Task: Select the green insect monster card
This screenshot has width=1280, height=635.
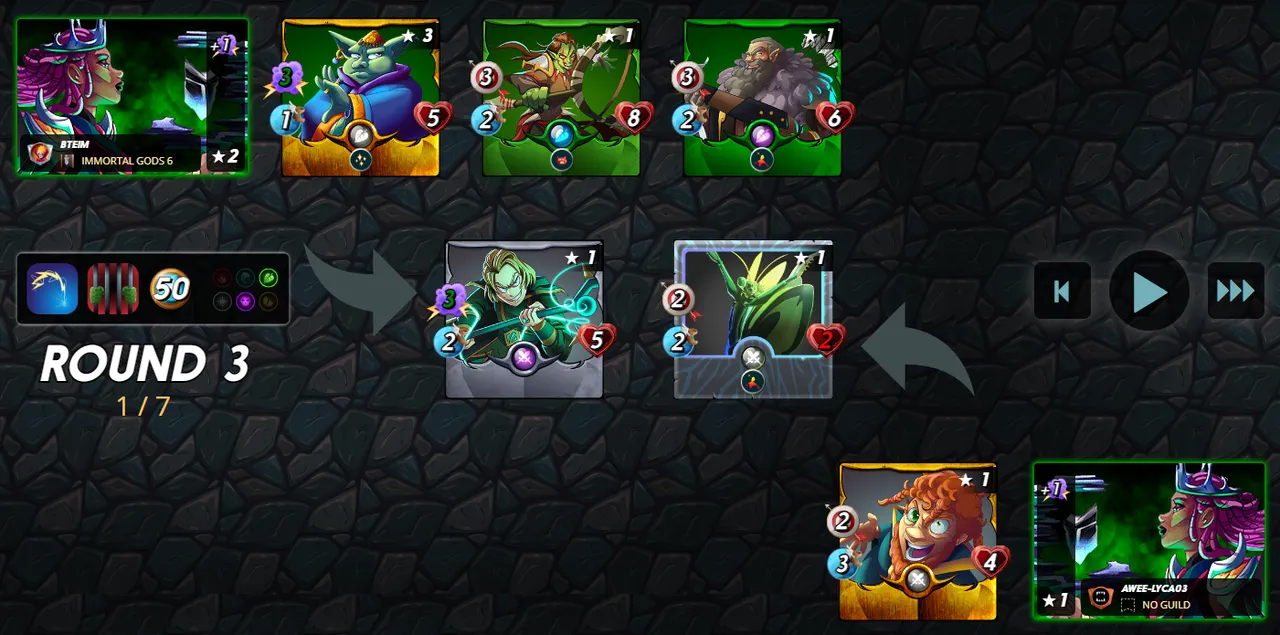Action: tap(753, 319)
